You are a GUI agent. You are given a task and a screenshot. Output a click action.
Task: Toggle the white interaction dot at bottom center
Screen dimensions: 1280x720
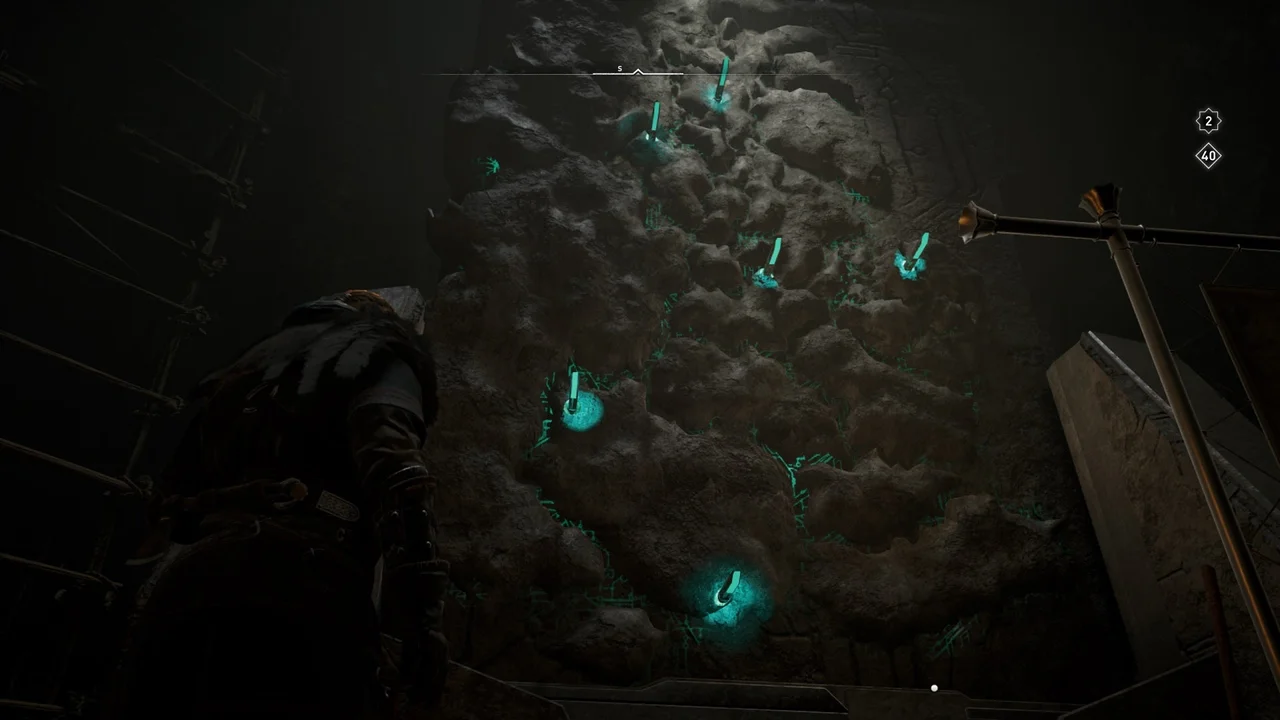point(934,688)
